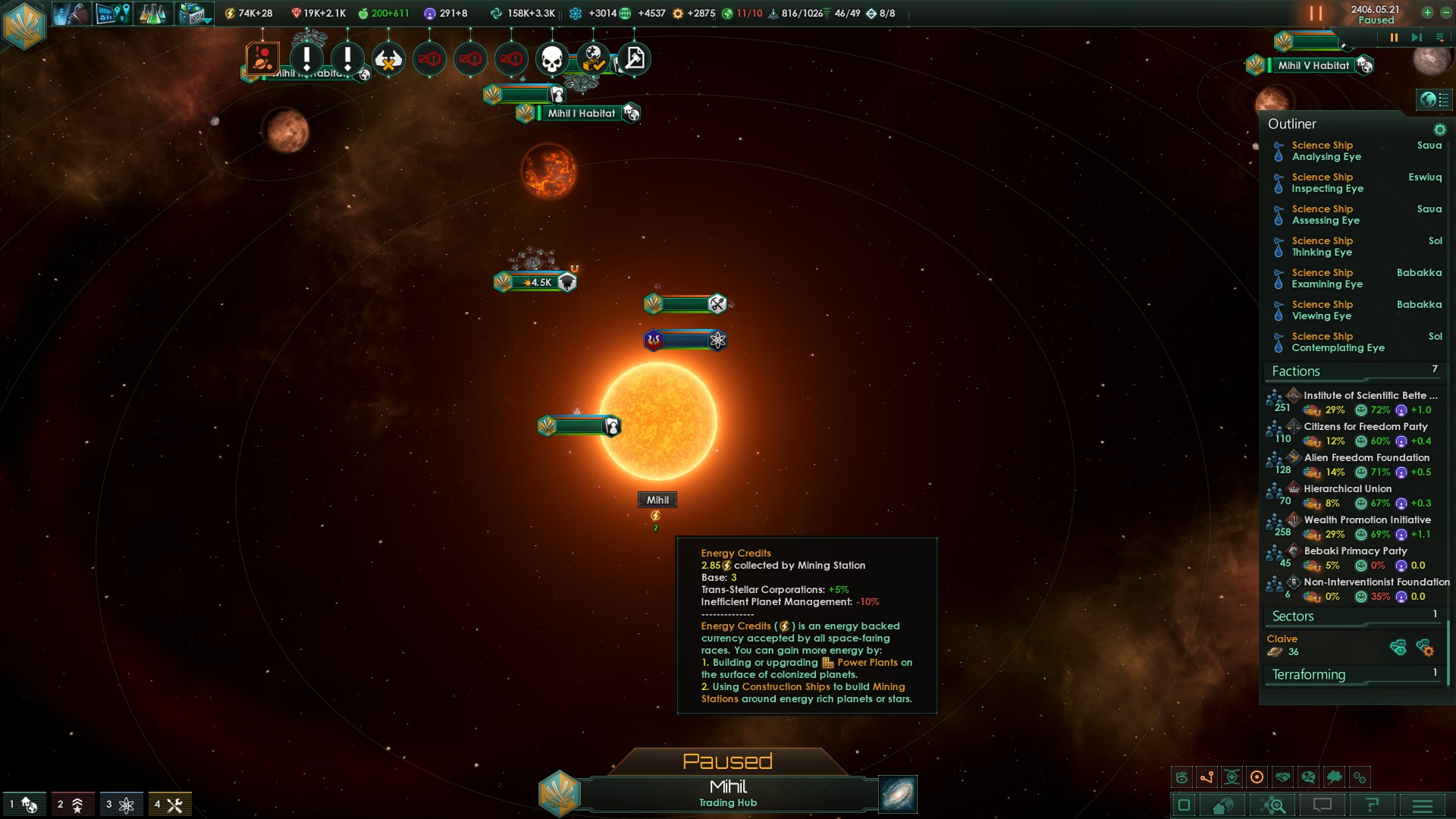Collapse the Factions outliner section
1456x819 pixels.
tap(1296, 371)
